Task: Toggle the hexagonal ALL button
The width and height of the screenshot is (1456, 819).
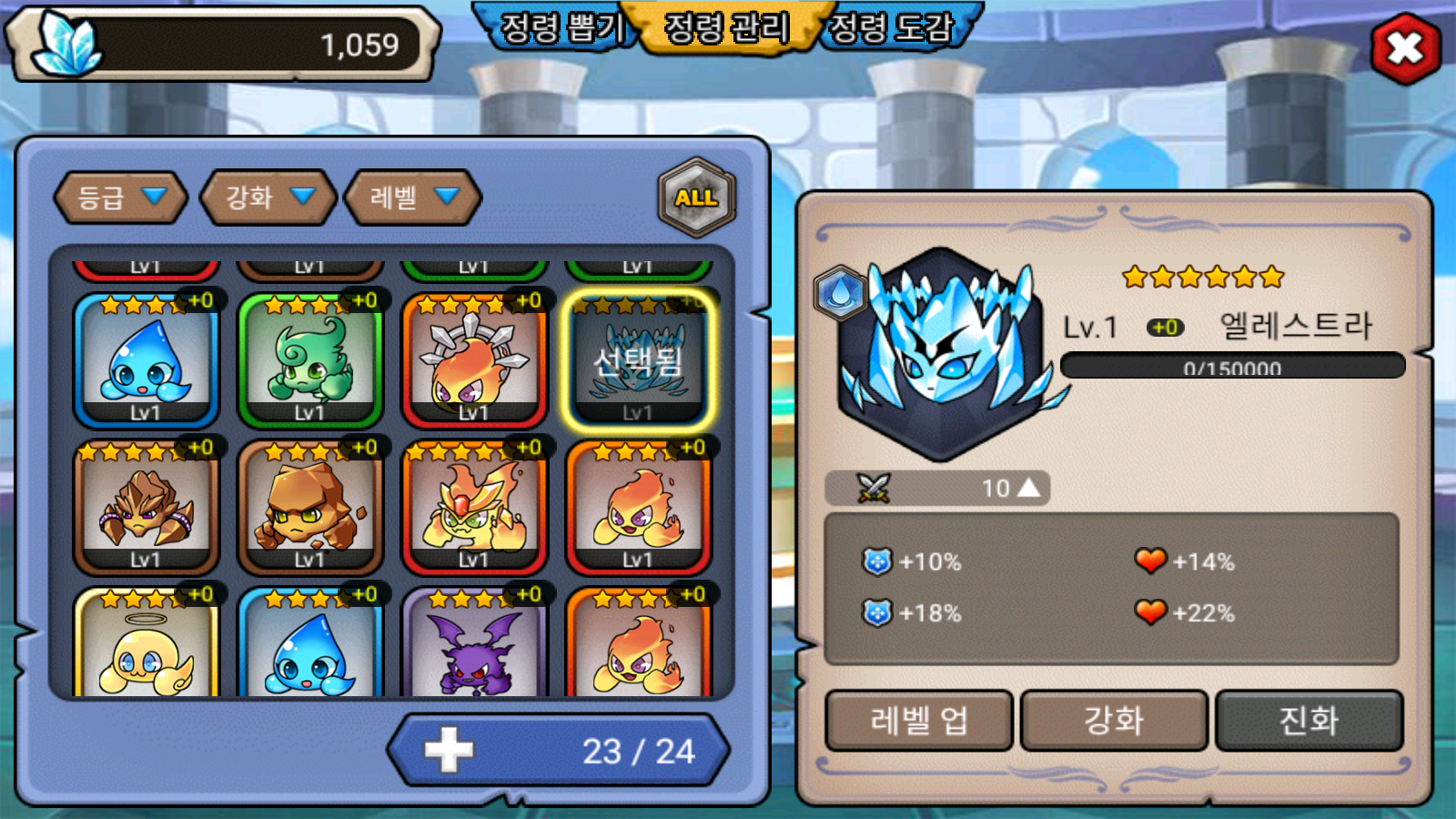Action: [x=696, y=197]
